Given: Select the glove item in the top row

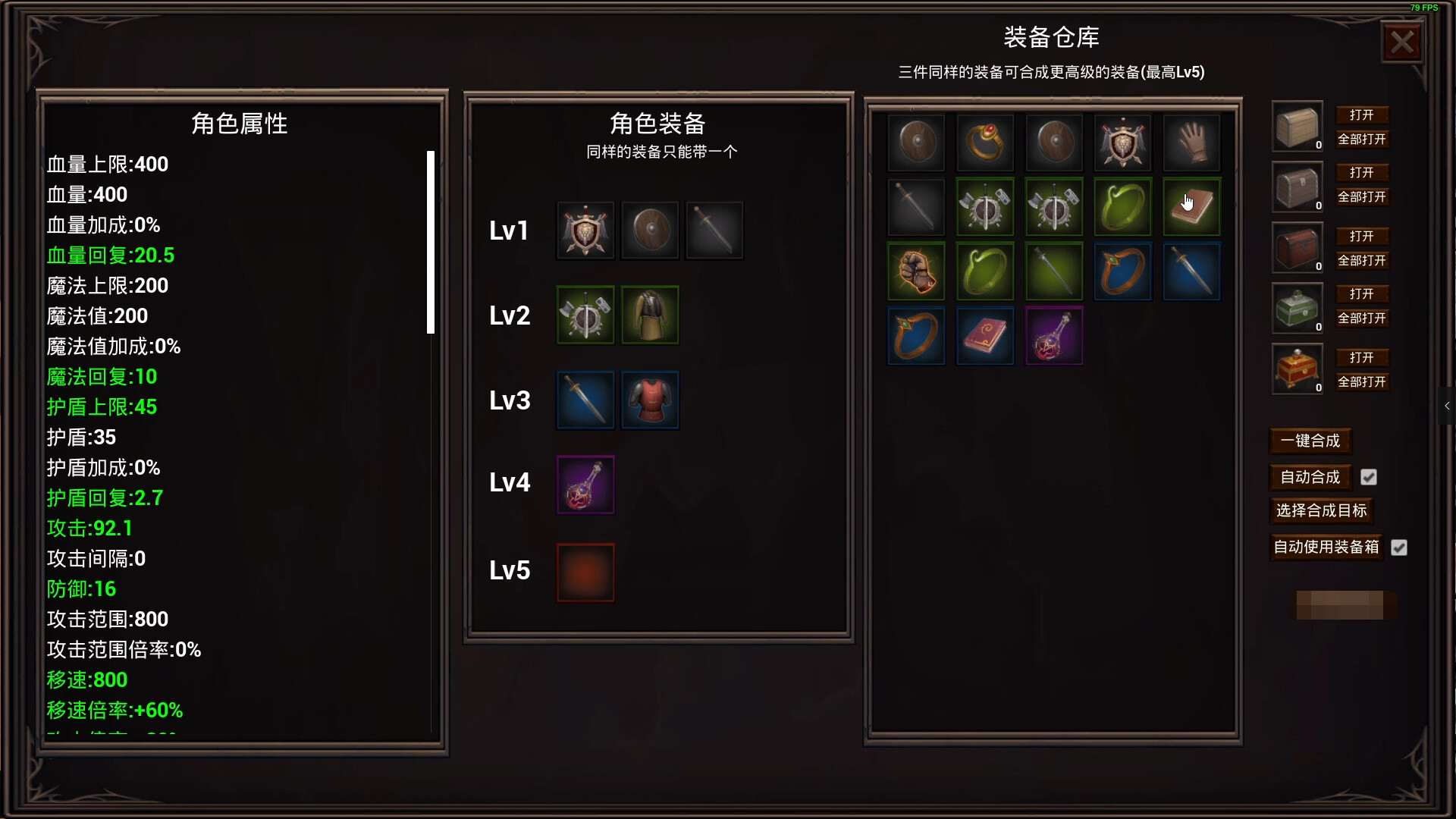Looking at the screenshot, I should click(1191, 143).
